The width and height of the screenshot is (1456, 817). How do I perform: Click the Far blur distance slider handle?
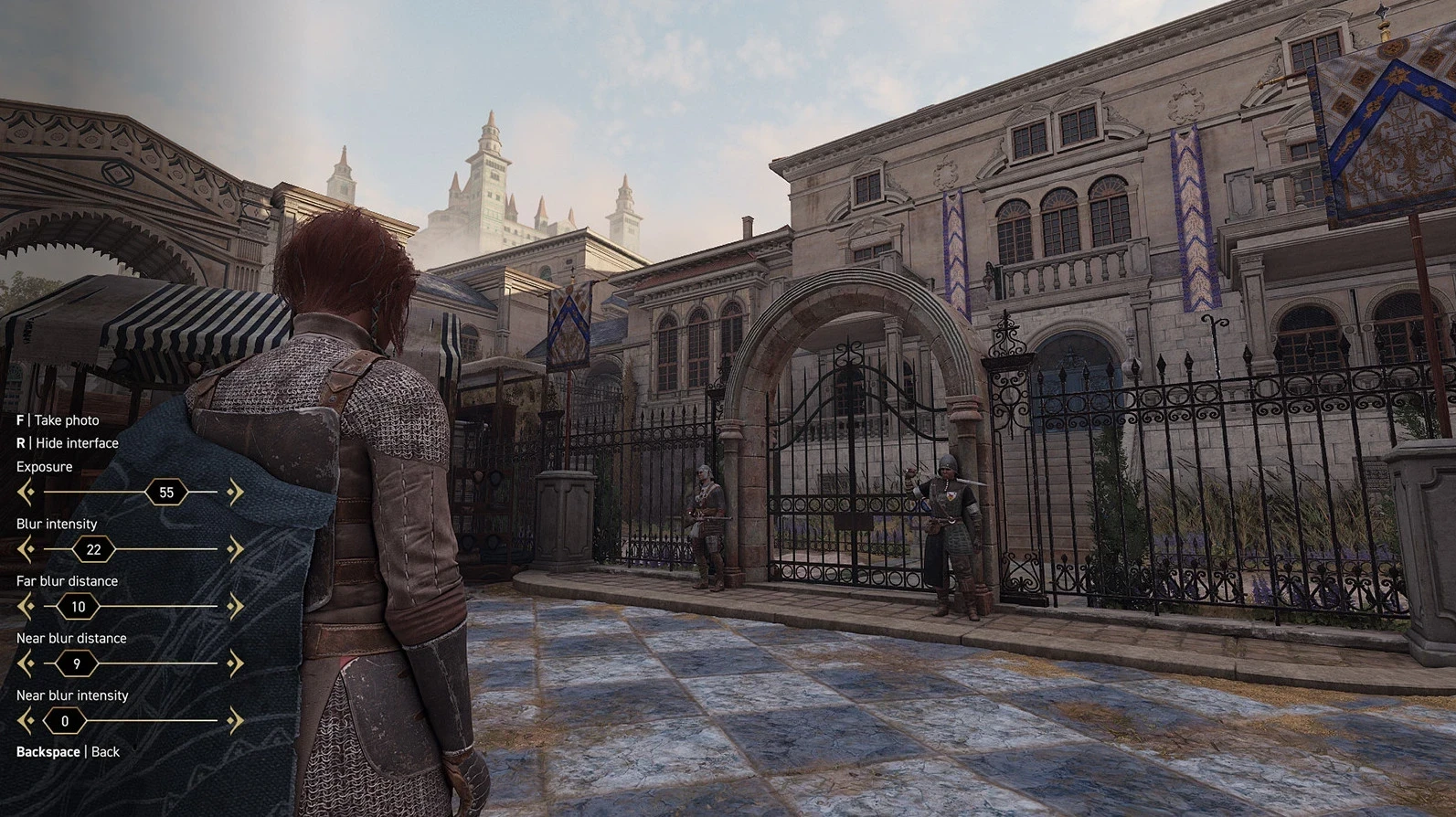[x=79, y=607]
